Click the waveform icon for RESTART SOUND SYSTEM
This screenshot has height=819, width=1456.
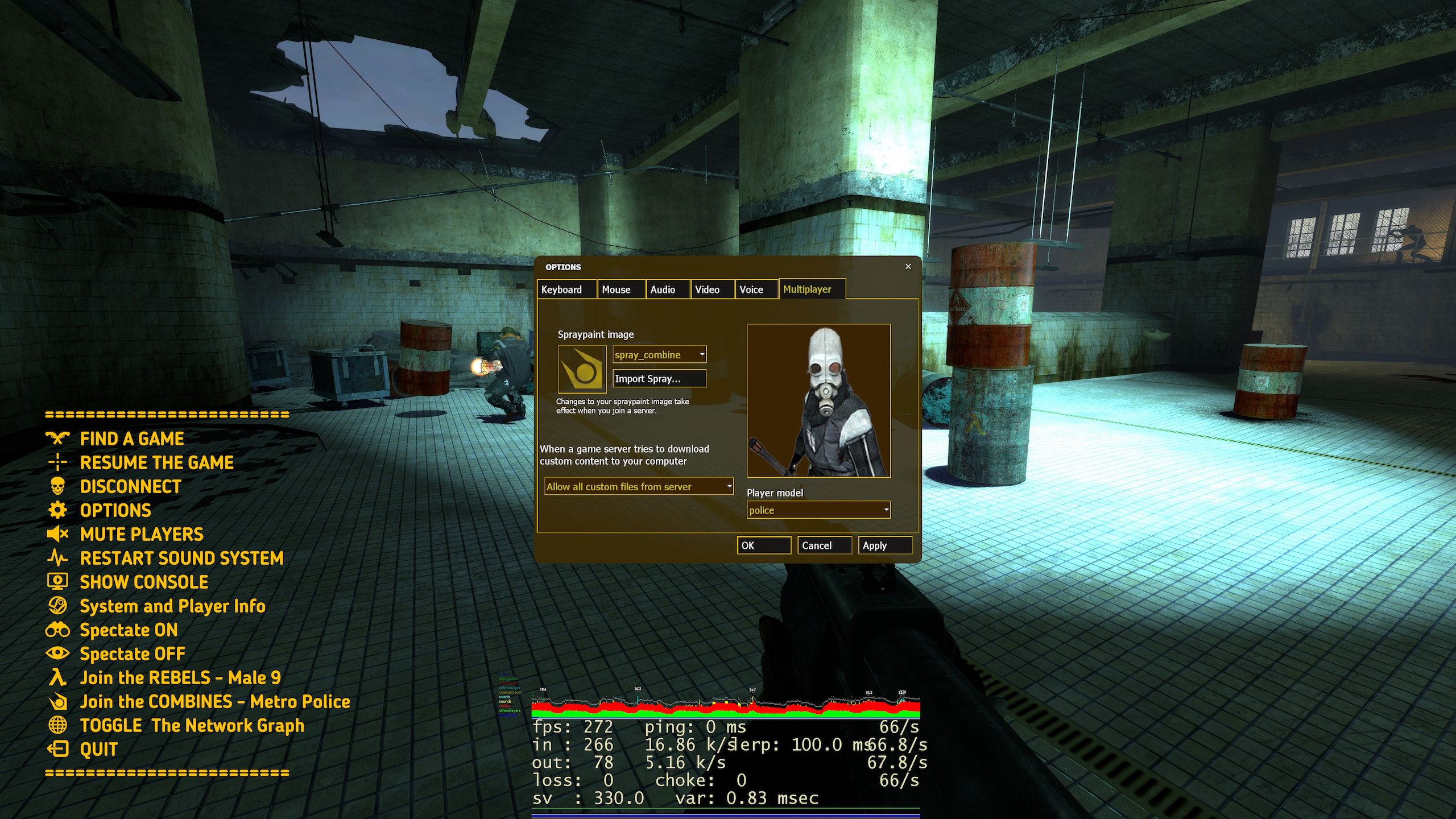pyautogui.click(x=57, y=558)
